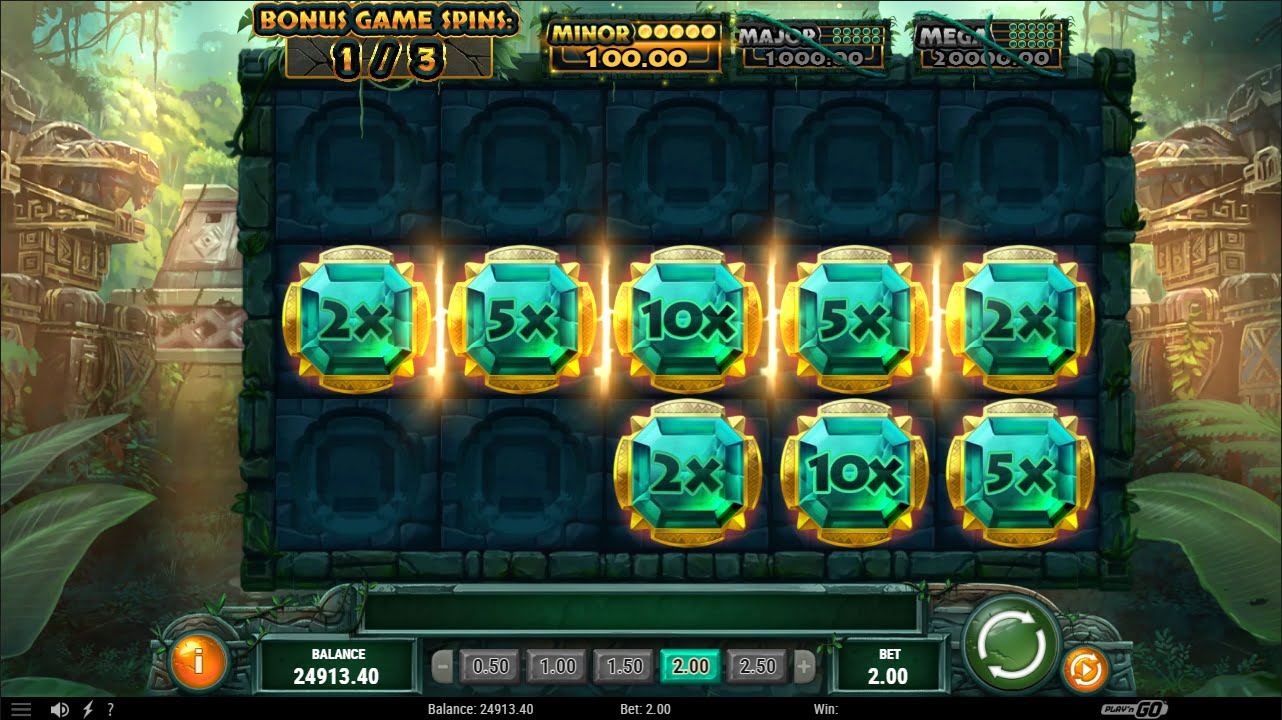Screen dimensions: 1282x720
Task: Open help with the question mark
Action: [110, 709]
